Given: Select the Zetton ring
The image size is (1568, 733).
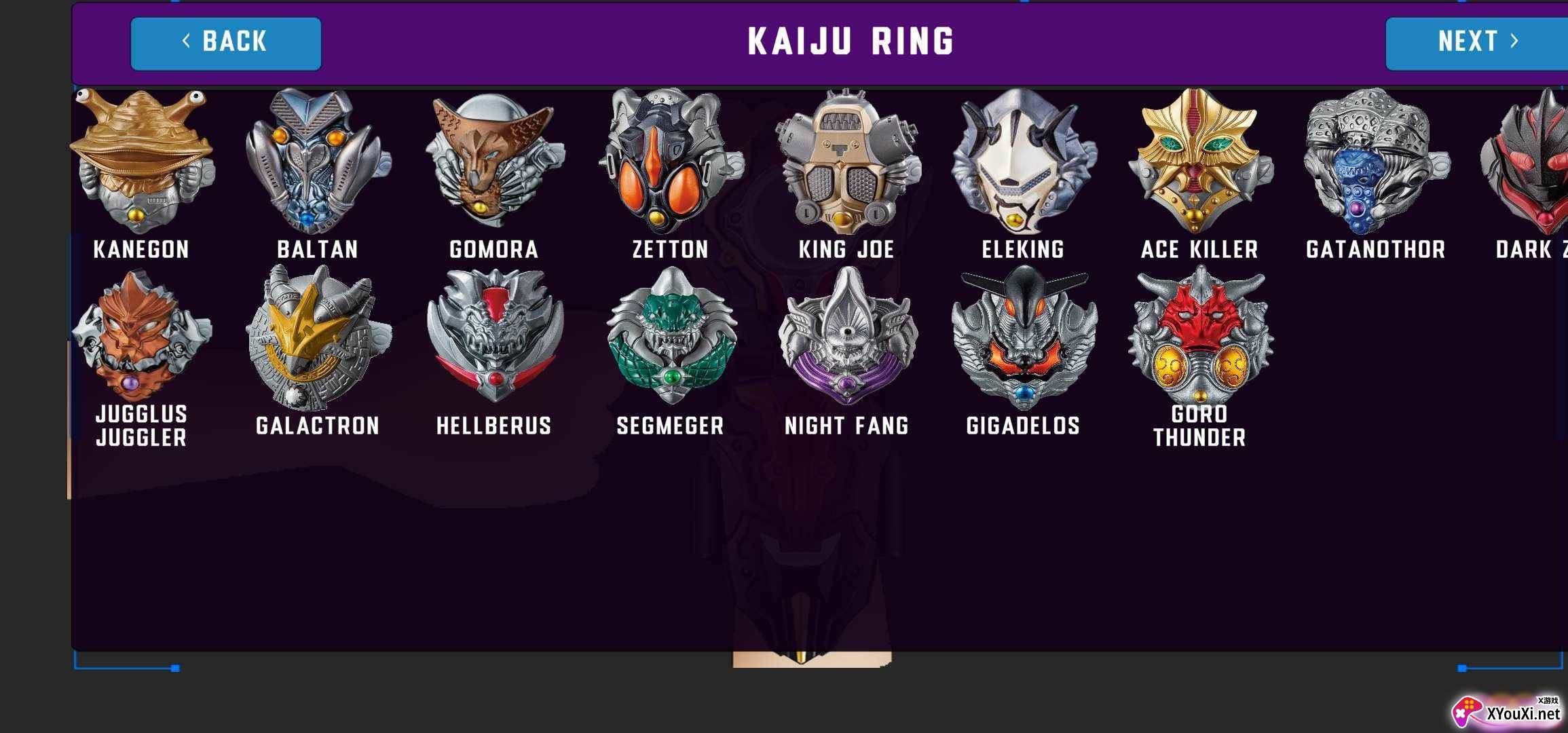Looking at the screenshot, I should click(670, 162).
